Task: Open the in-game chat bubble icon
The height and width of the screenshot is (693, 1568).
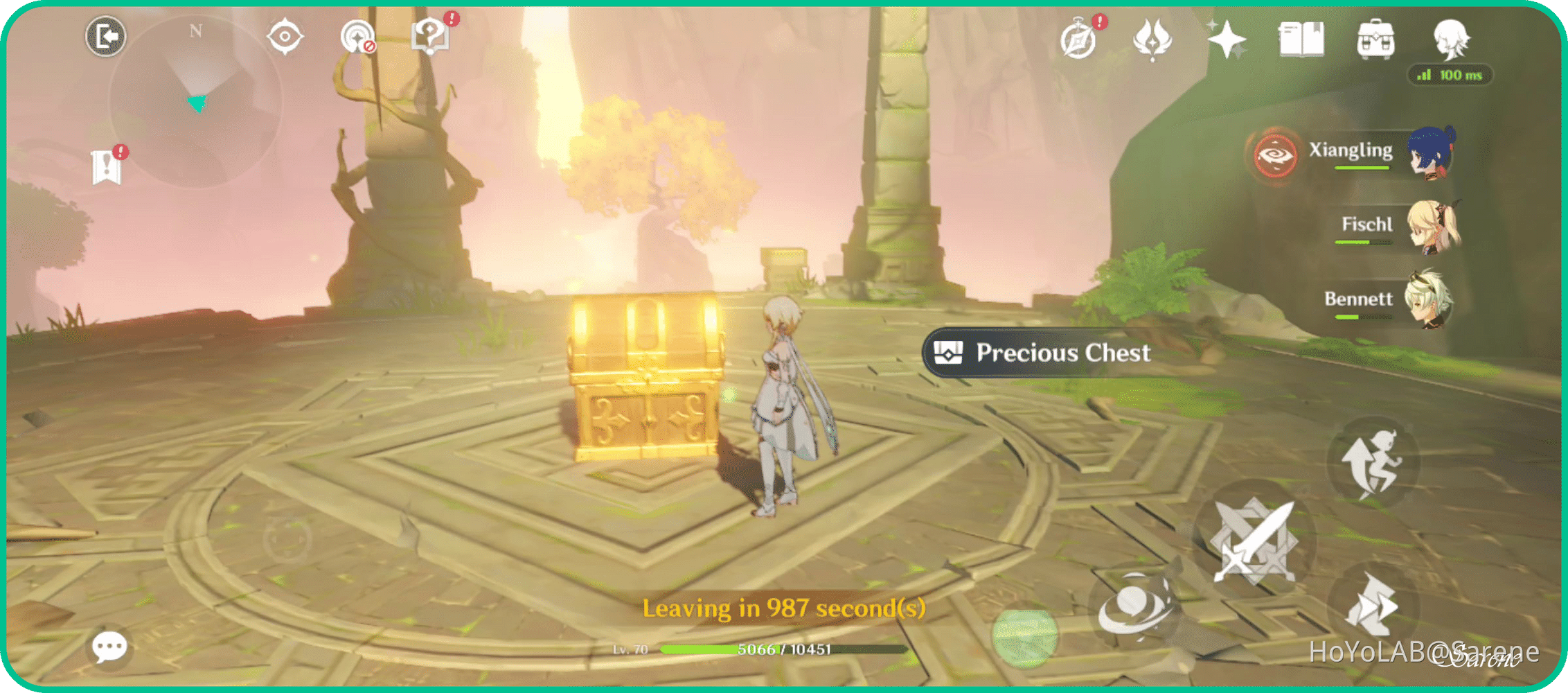Action: (x=111, y=646)
